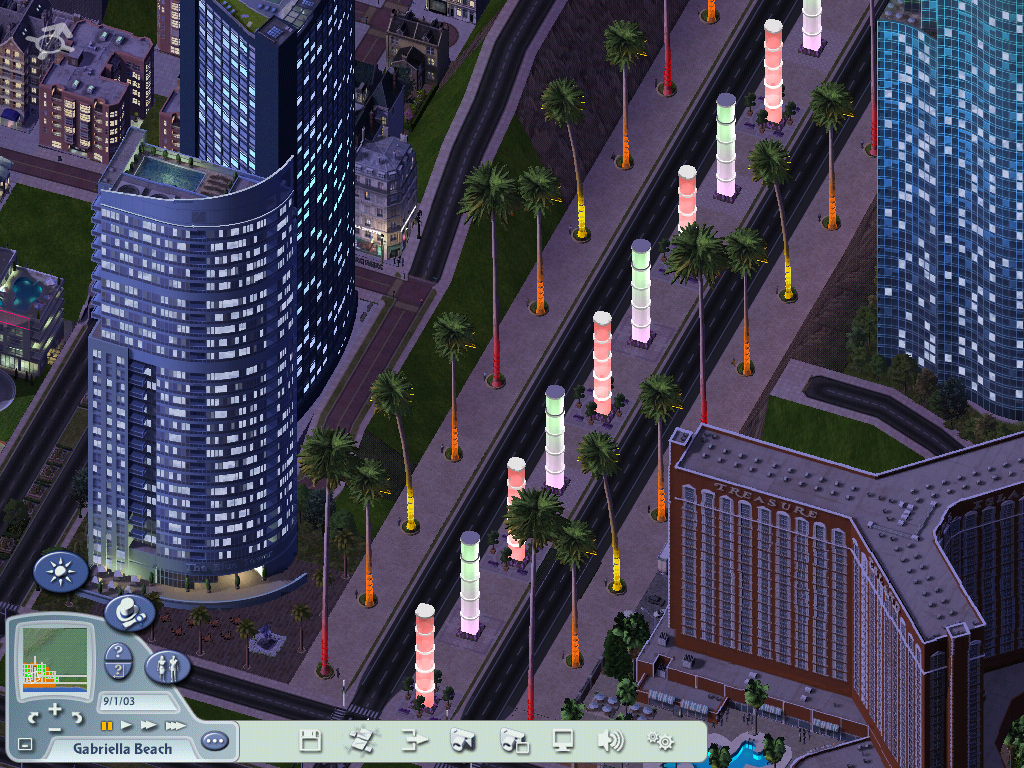Set simulation to normal play speed
Viewport: 1024px width, 768px height.
pos(127,725)
